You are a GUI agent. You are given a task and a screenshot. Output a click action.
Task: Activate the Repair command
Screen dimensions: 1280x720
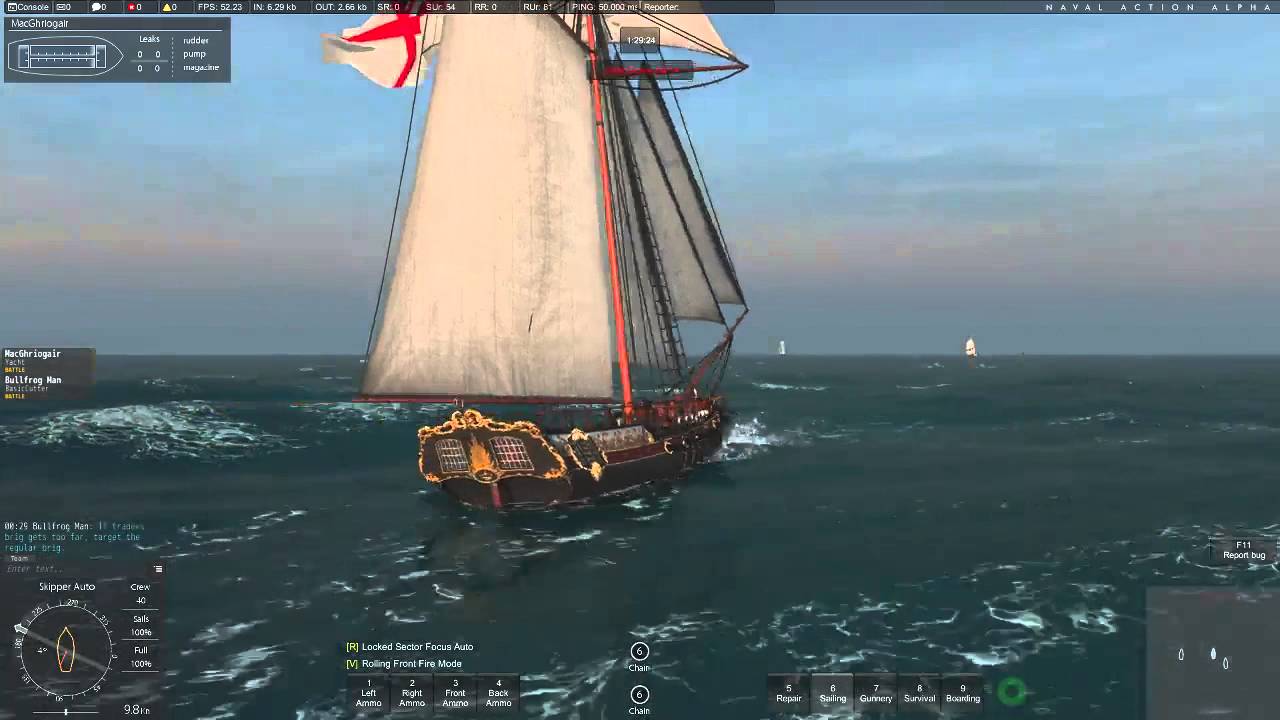789,693
